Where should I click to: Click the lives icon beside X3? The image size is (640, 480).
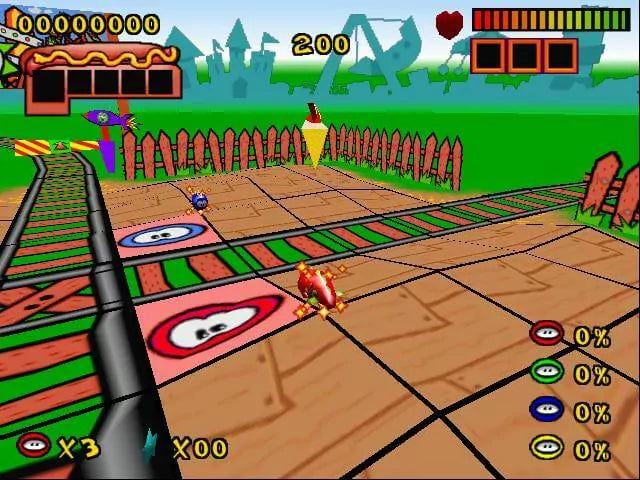(x=33, y=445)
